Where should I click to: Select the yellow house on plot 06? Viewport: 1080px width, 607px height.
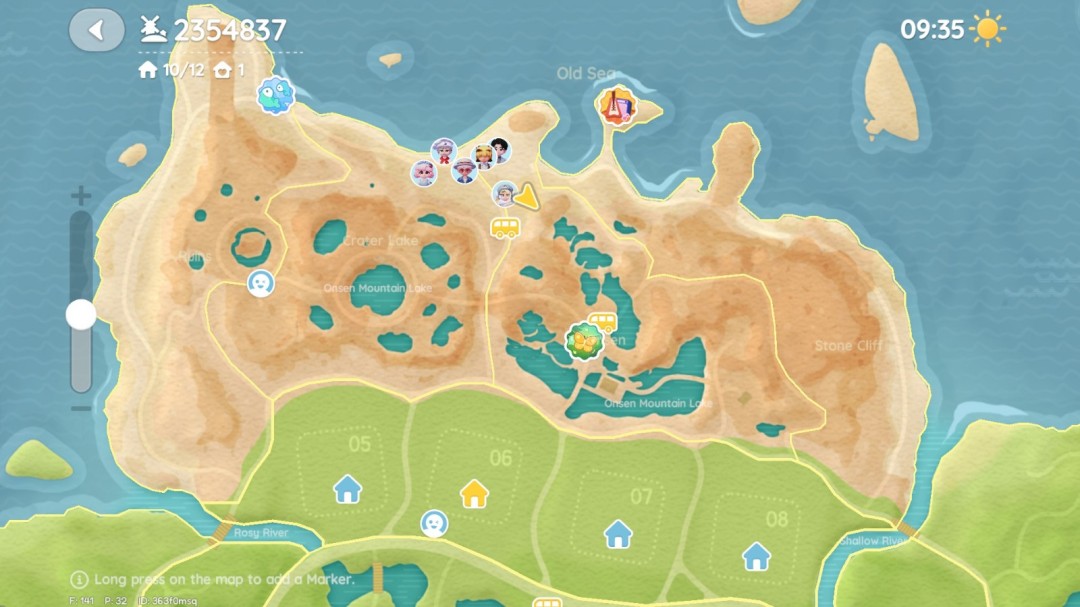[474, 493]
